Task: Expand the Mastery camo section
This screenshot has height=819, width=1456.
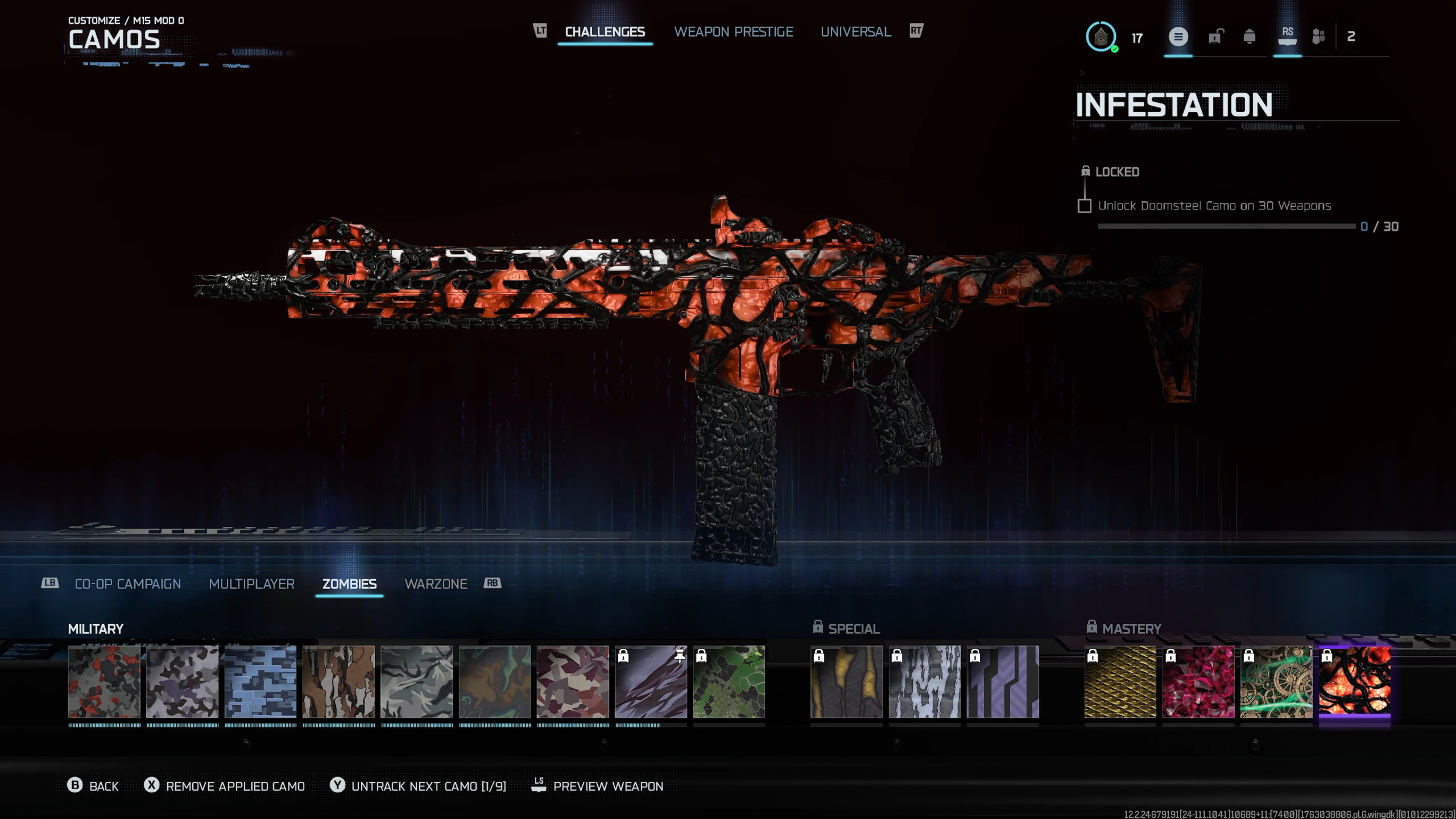Action: pyautogui.click(x=1132, y=628)
